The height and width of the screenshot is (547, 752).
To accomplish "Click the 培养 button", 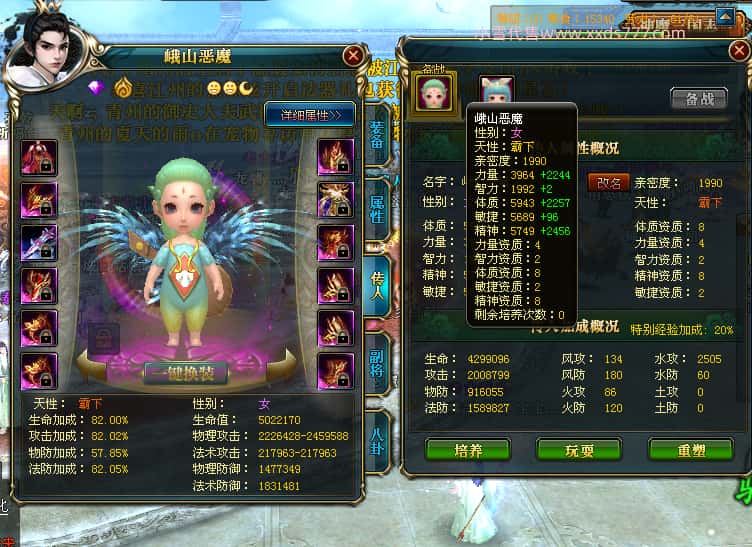I will (x=468, y=450).
